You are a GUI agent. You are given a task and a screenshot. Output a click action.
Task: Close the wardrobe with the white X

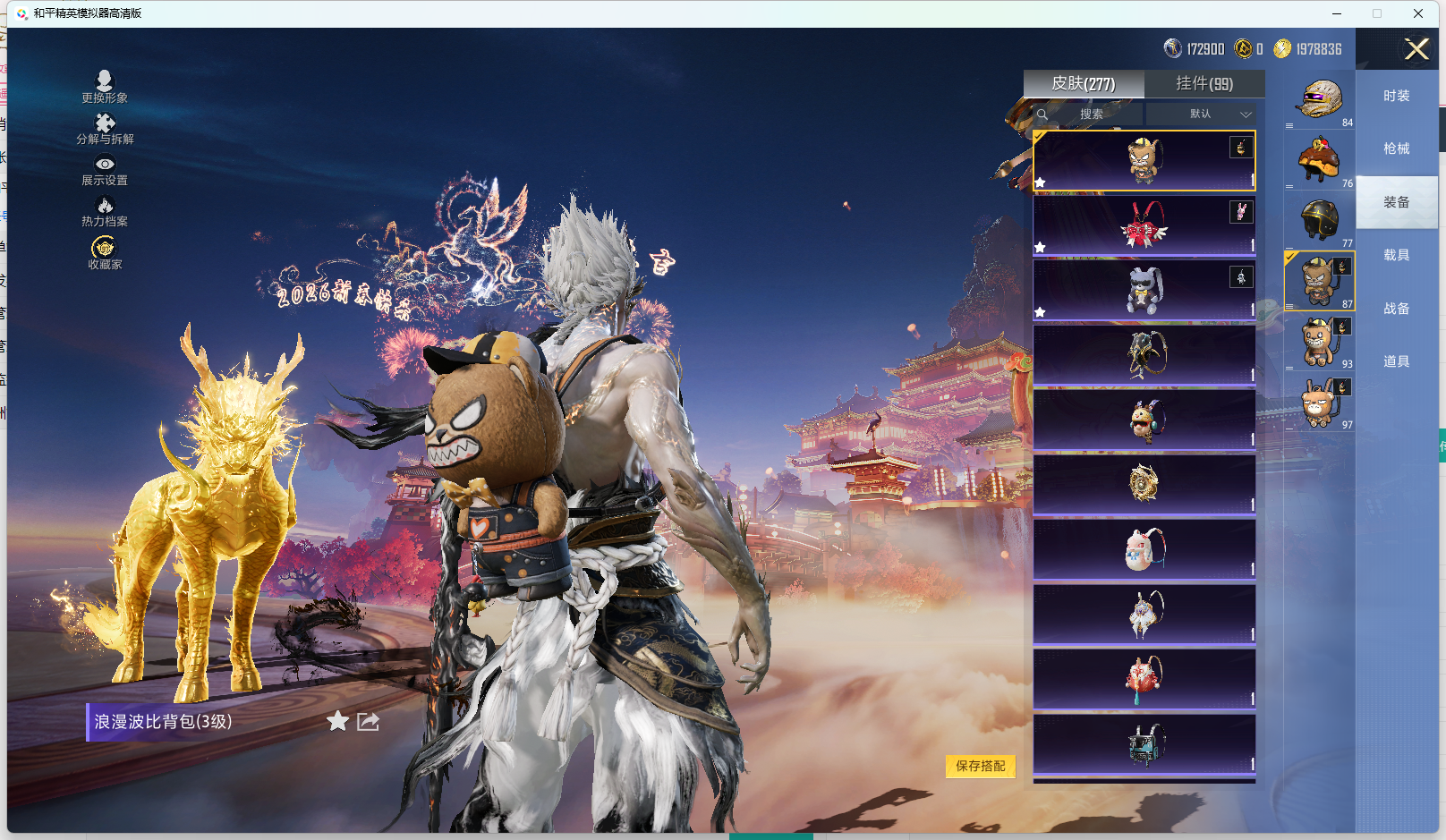[1416, 49]
